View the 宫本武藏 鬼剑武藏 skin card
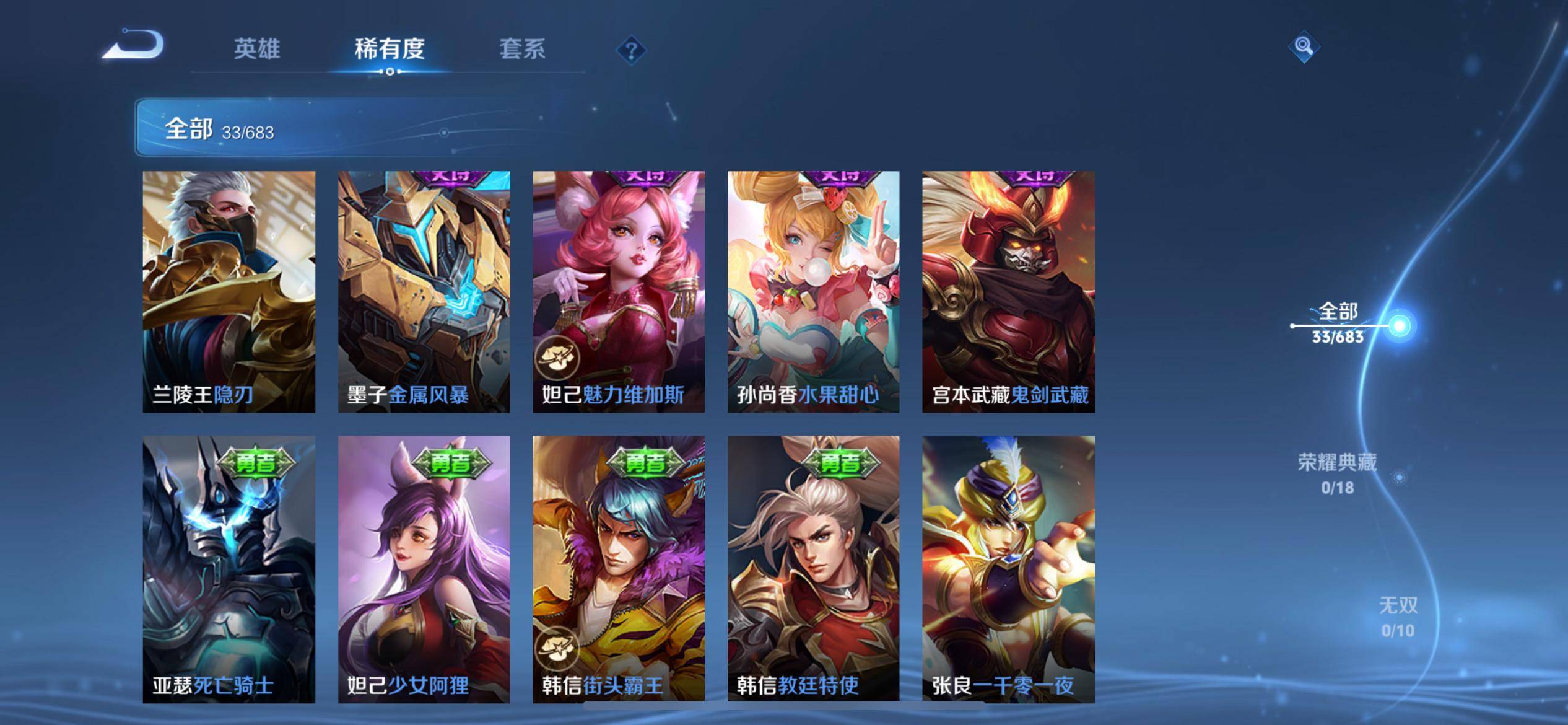 (1008, 291)
